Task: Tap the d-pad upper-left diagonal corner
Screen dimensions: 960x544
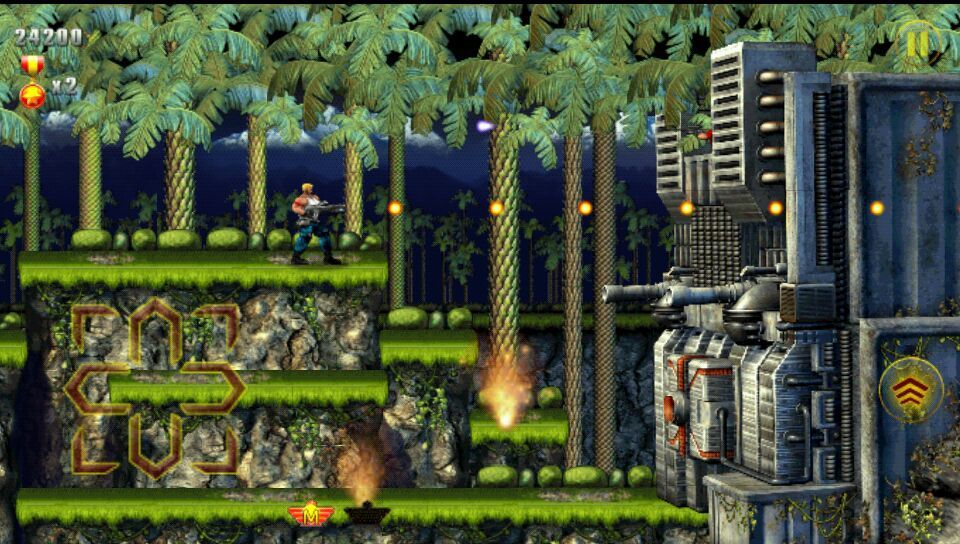Action: pyautogui.click(x=88, y=323)
